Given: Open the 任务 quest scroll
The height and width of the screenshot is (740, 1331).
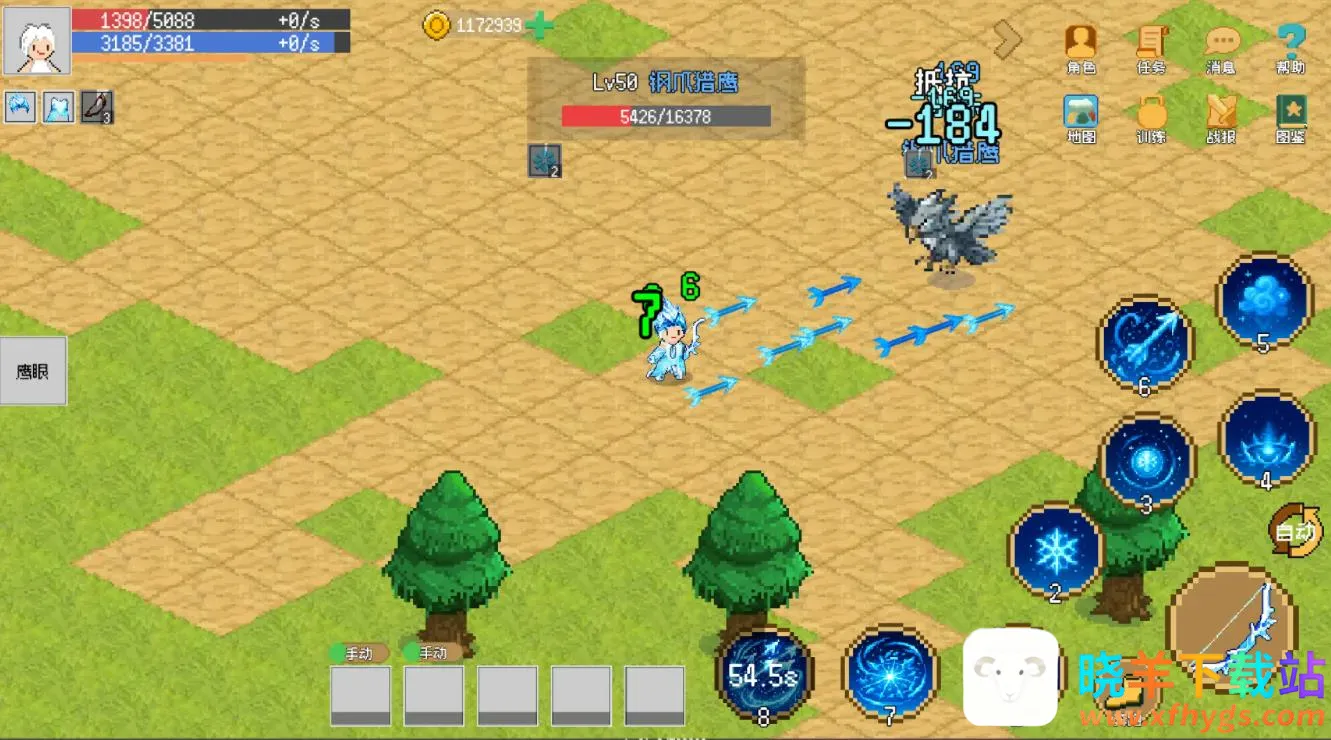Looking at the screenshot, I should tap(1151, 47).
